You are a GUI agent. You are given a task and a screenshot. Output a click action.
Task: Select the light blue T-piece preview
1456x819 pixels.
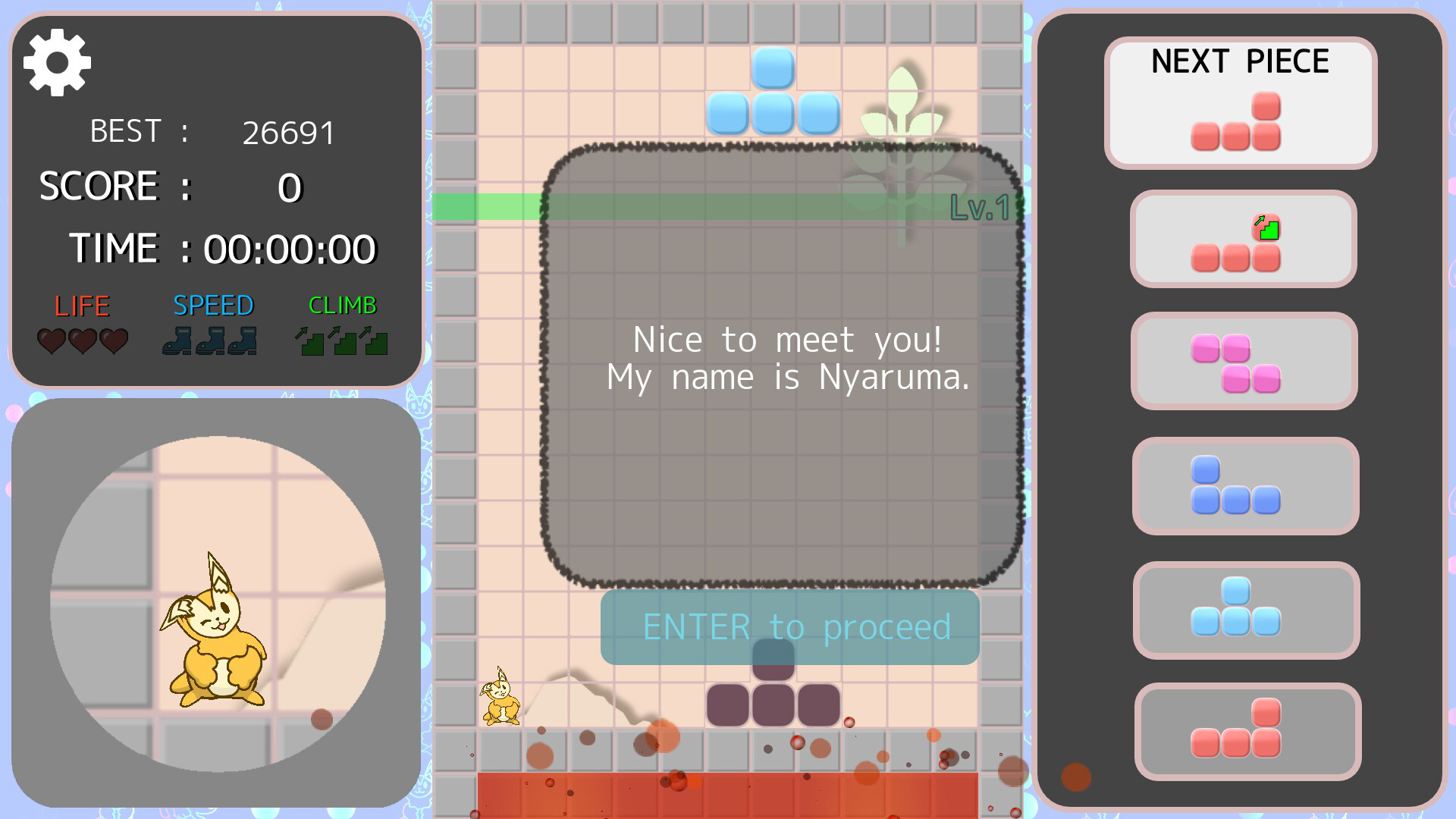[x=1246, y=610]
